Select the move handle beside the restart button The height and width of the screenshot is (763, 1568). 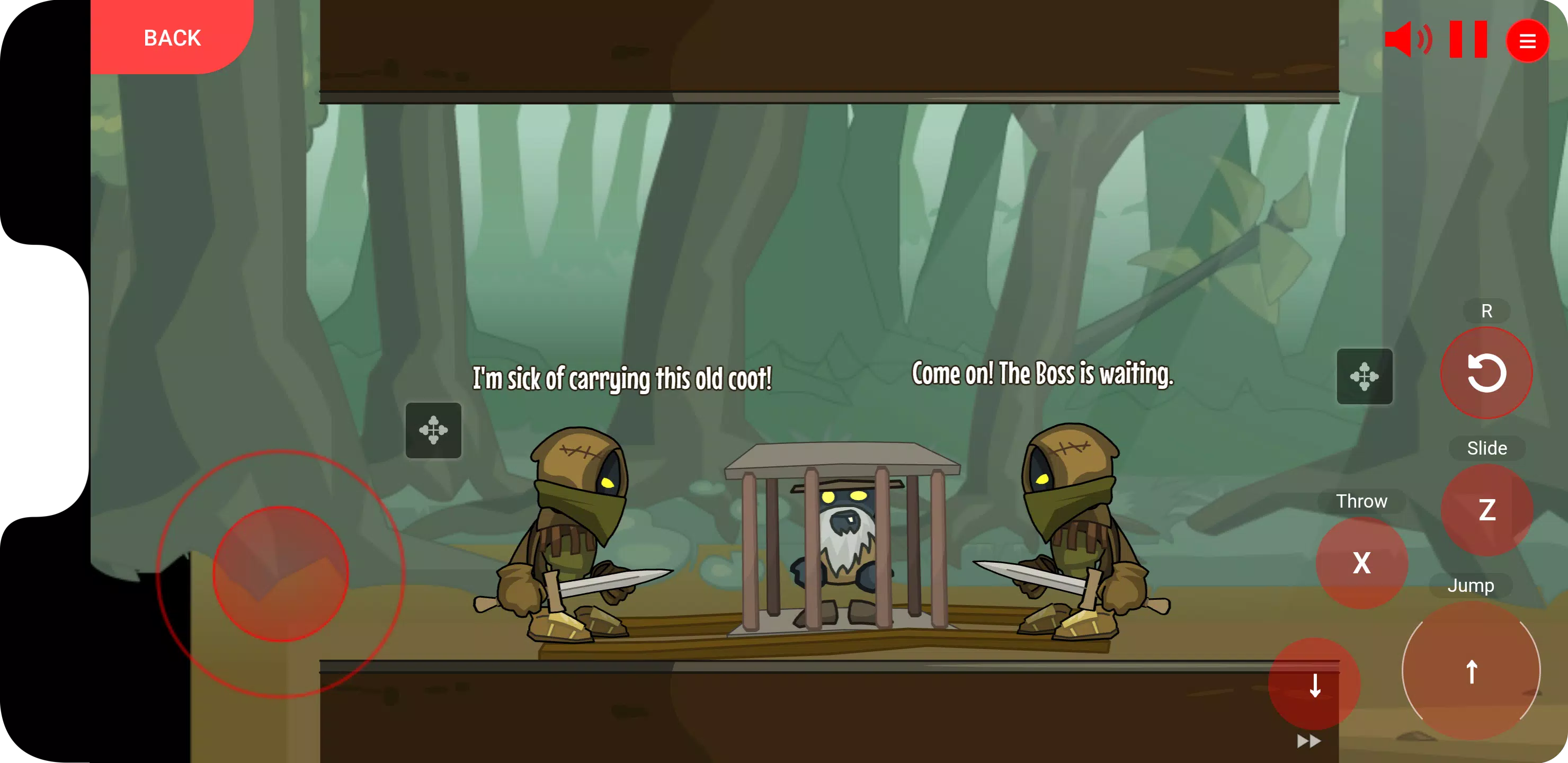(x=1364, y=376)
